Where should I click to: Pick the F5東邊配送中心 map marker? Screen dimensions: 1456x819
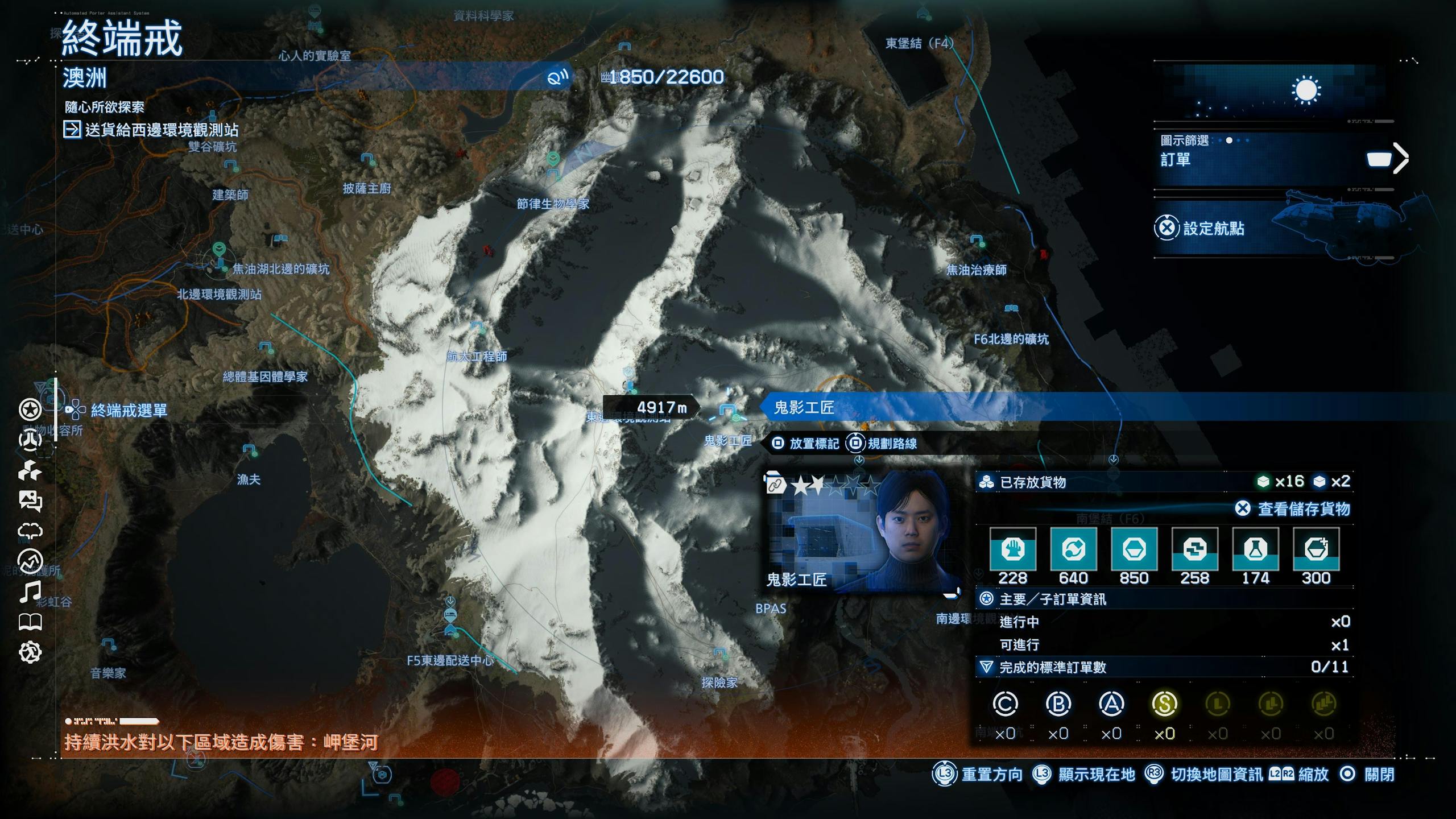point(450,630)
